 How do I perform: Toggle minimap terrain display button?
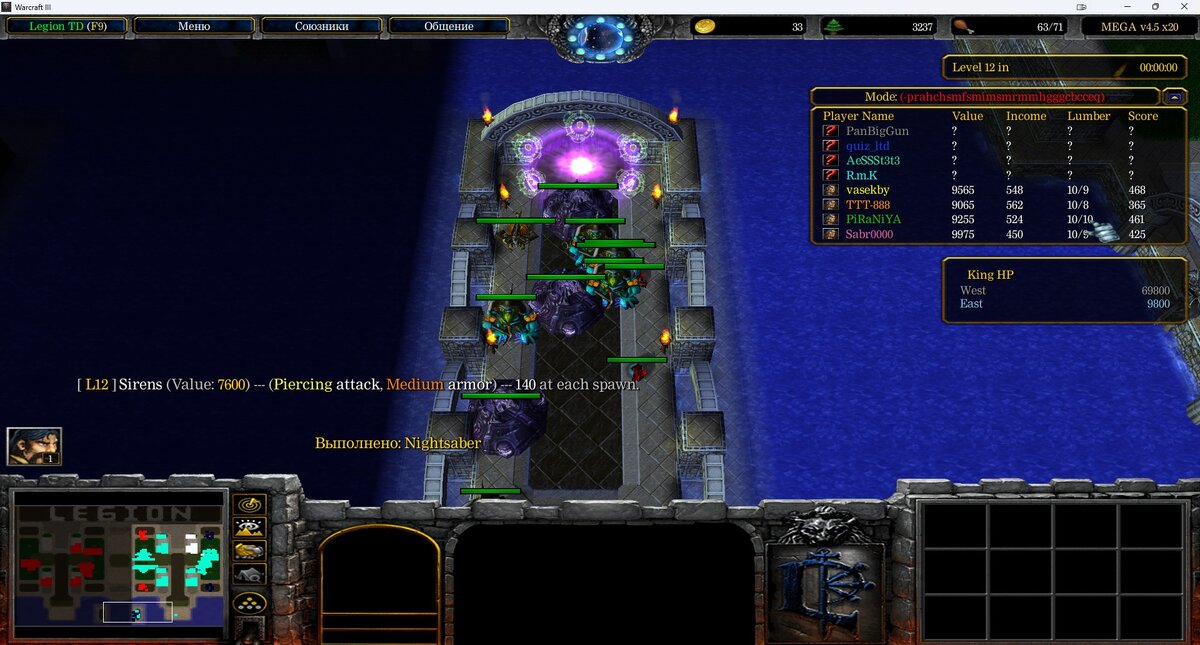(249, 528)
